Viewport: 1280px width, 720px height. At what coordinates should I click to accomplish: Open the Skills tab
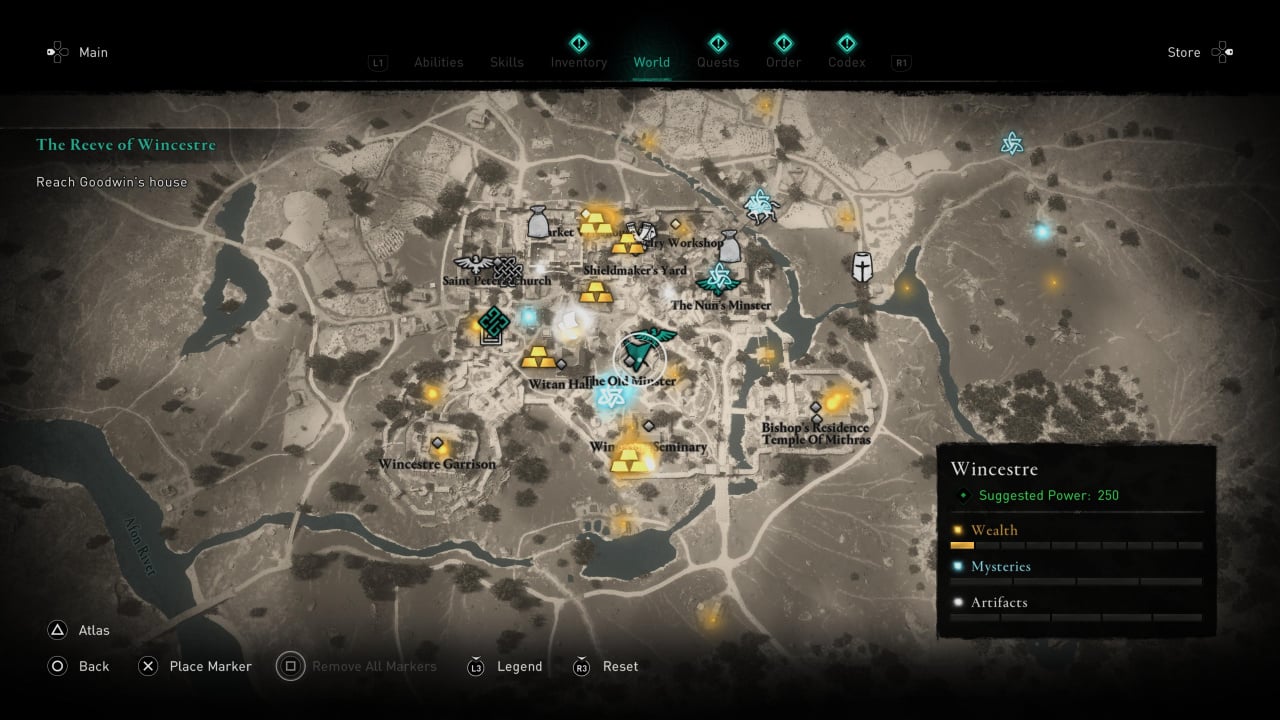[x=507, y=62]
